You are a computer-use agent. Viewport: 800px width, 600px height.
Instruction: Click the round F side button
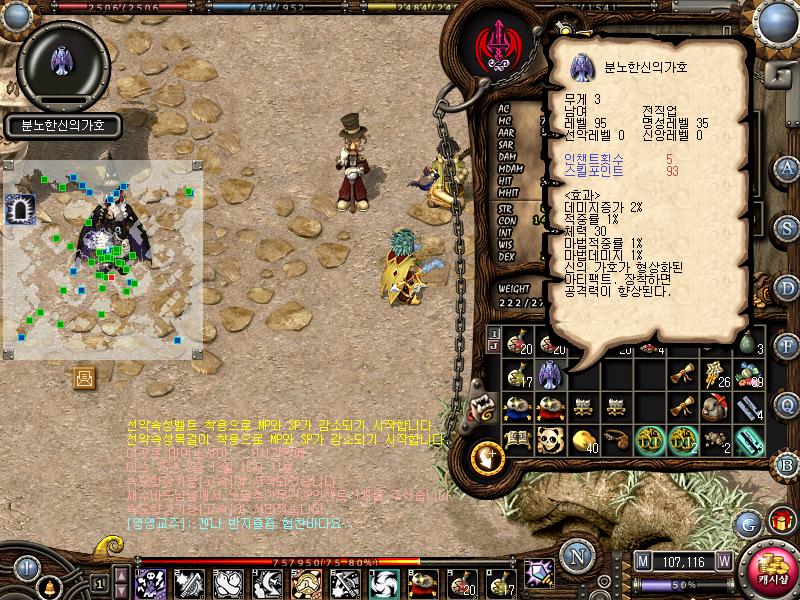click(787, 347)
